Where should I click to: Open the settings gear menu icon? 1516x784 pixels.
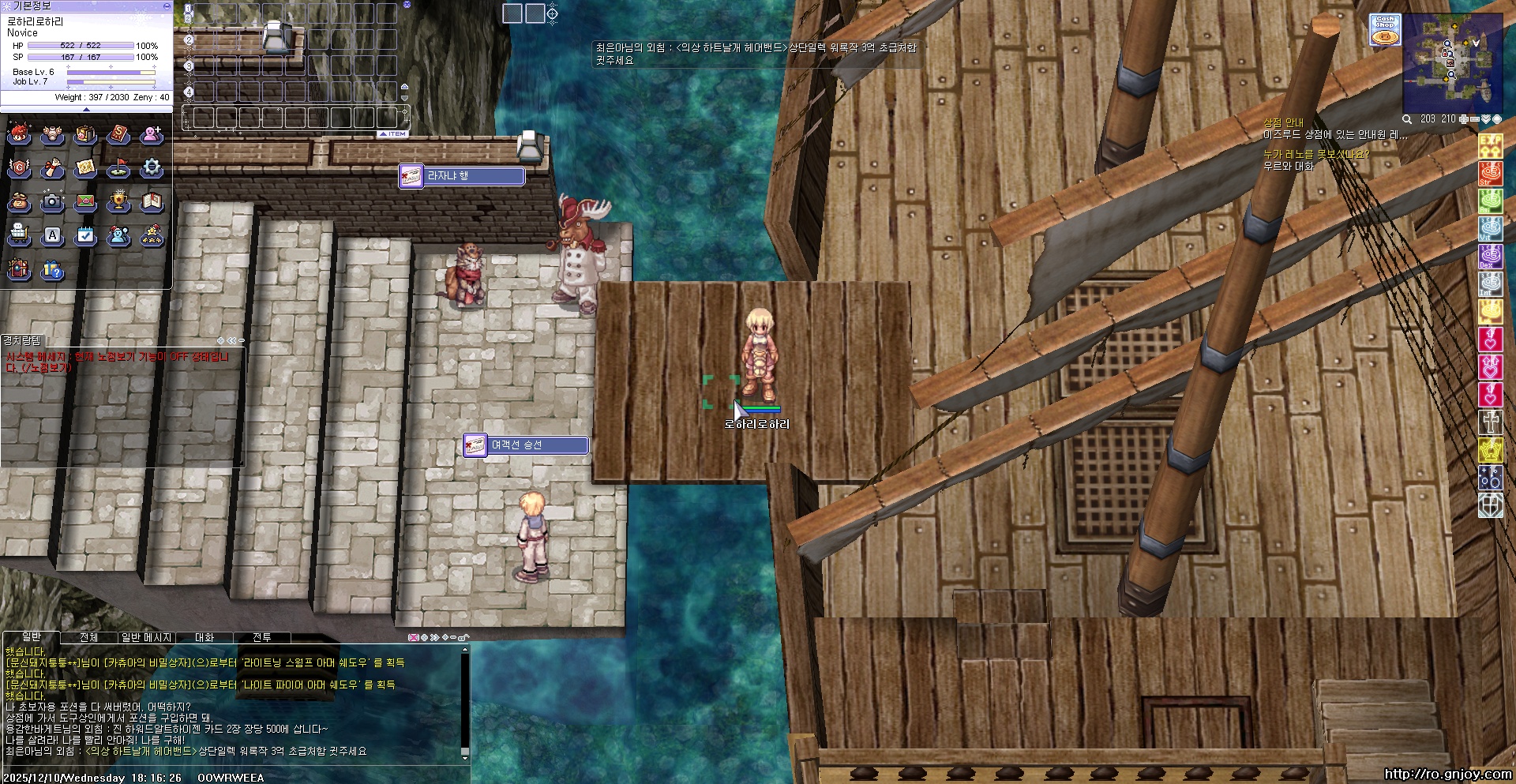[152, 167]
